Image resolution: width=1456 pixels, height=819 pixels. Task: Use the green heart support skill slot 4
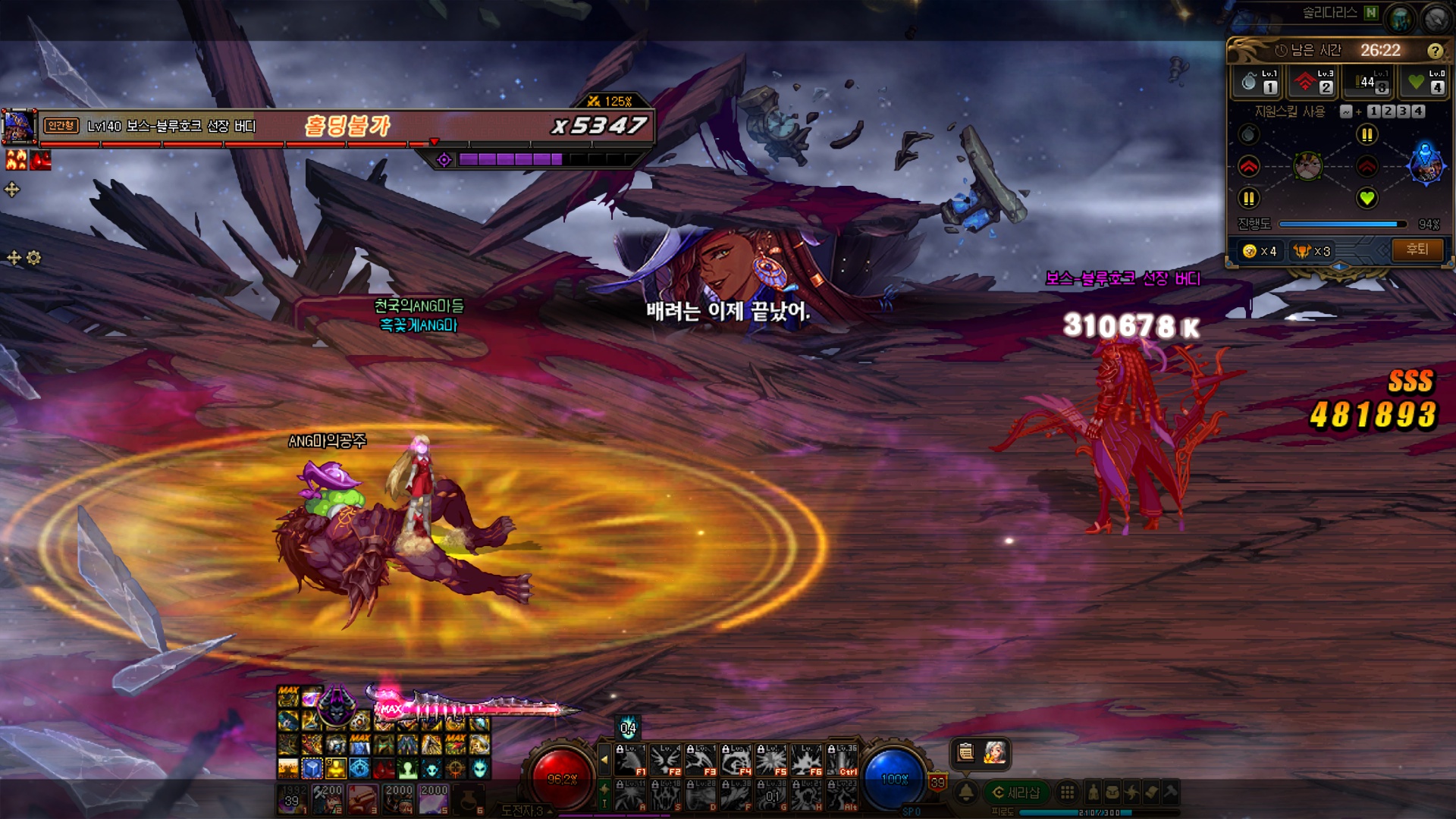[1425, 82]
